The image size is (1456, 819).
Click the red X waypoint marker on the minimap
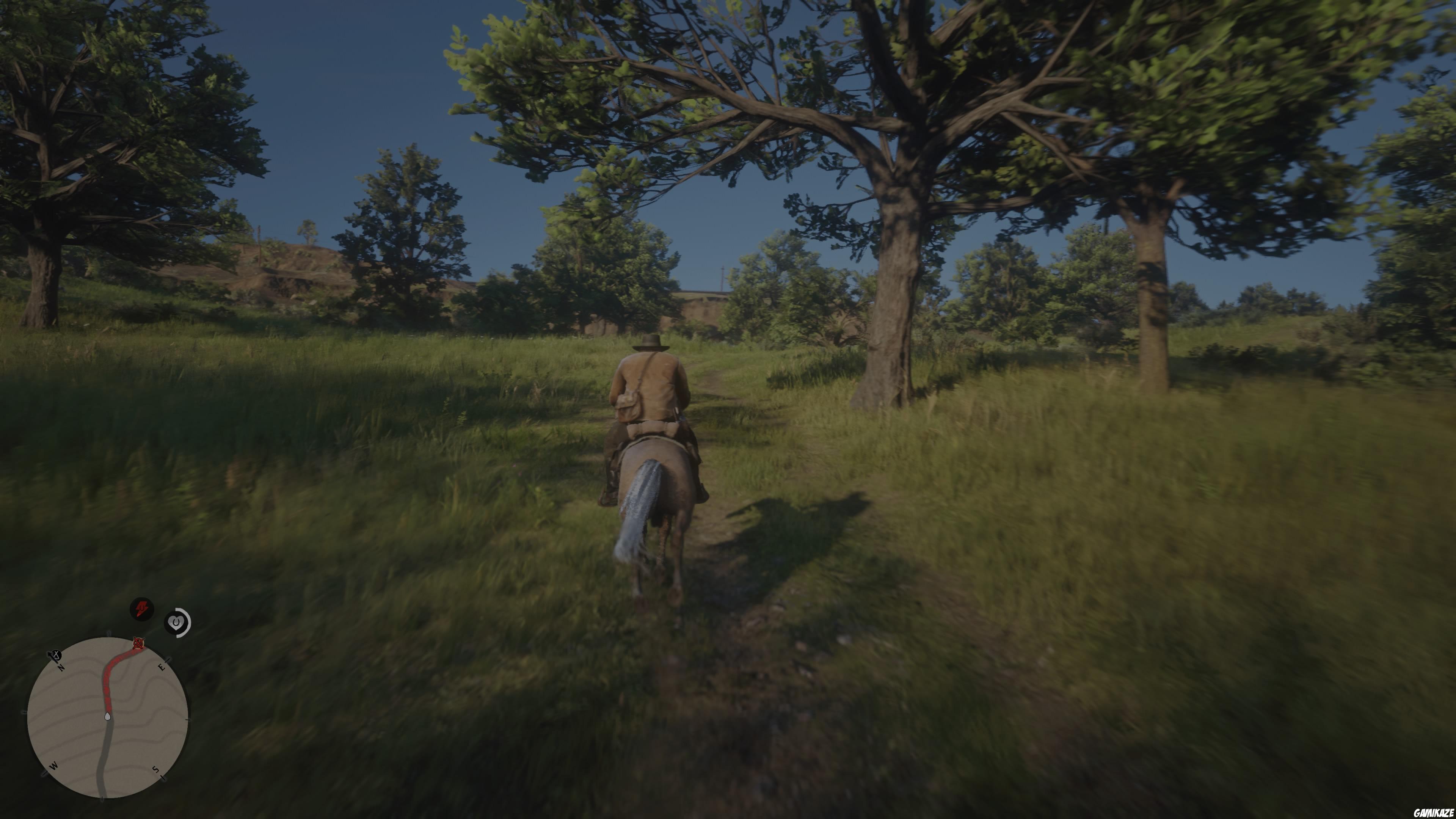point(138,643)
